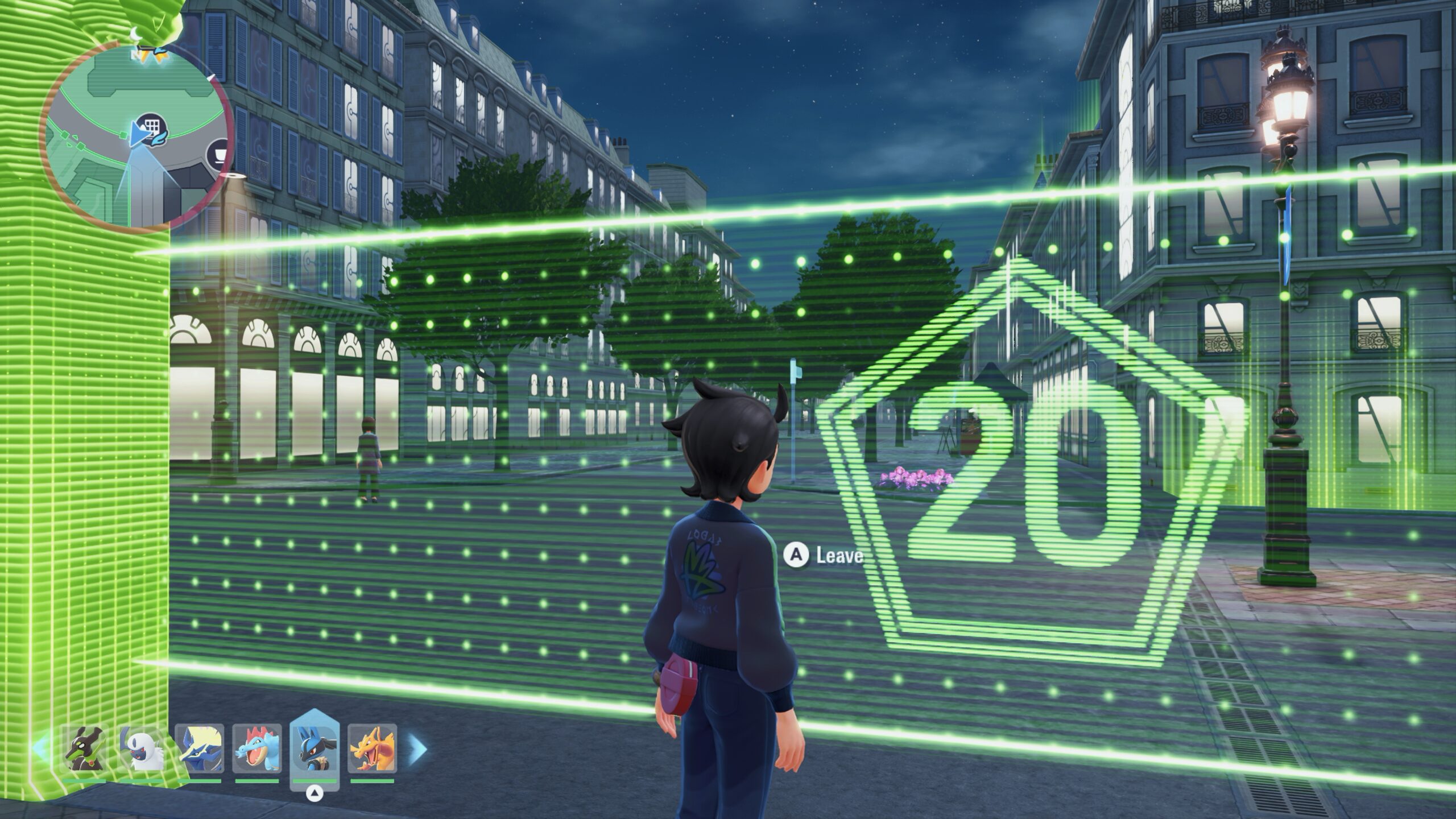
Task: Choose the highlighted Lucario party slot
Action: 313,750
